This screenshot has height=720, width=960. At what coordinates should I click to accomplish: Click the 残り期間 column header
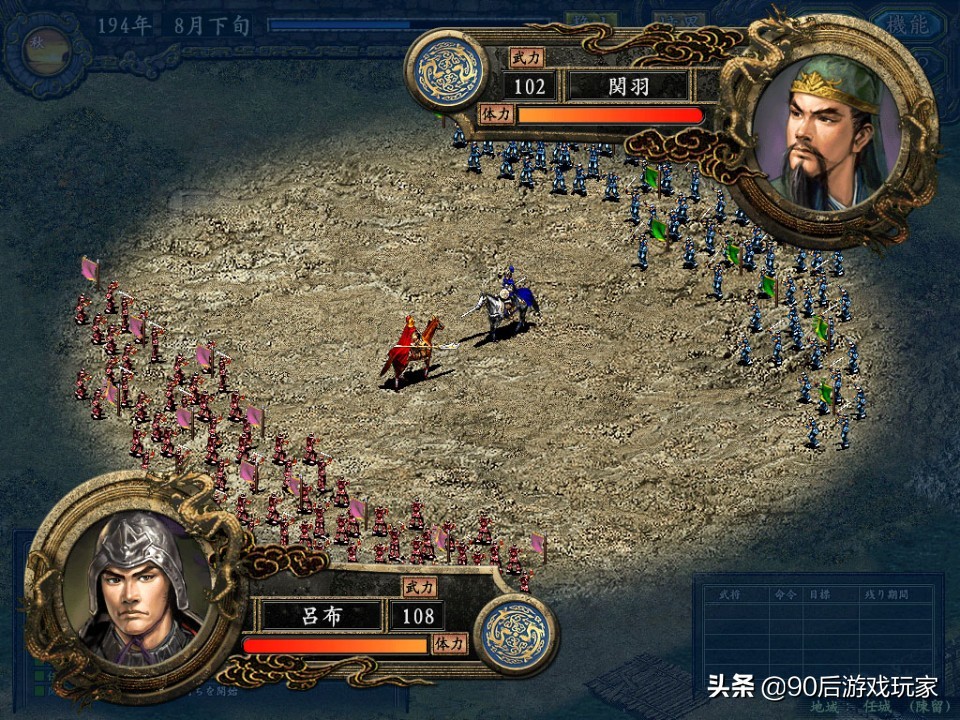pos(886,594)
